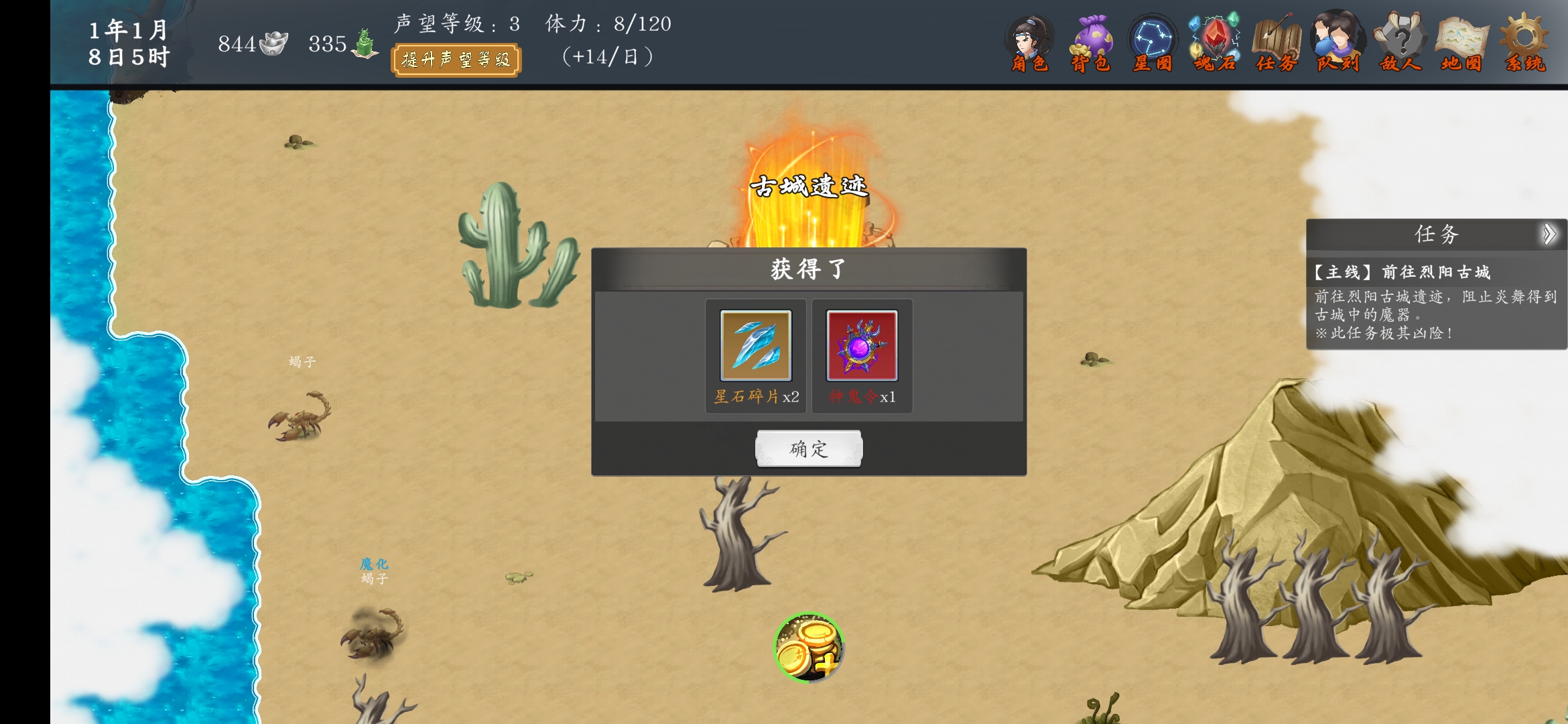
Task: Open the 背包 backpack icon
Action: [x=1092, y=40]
